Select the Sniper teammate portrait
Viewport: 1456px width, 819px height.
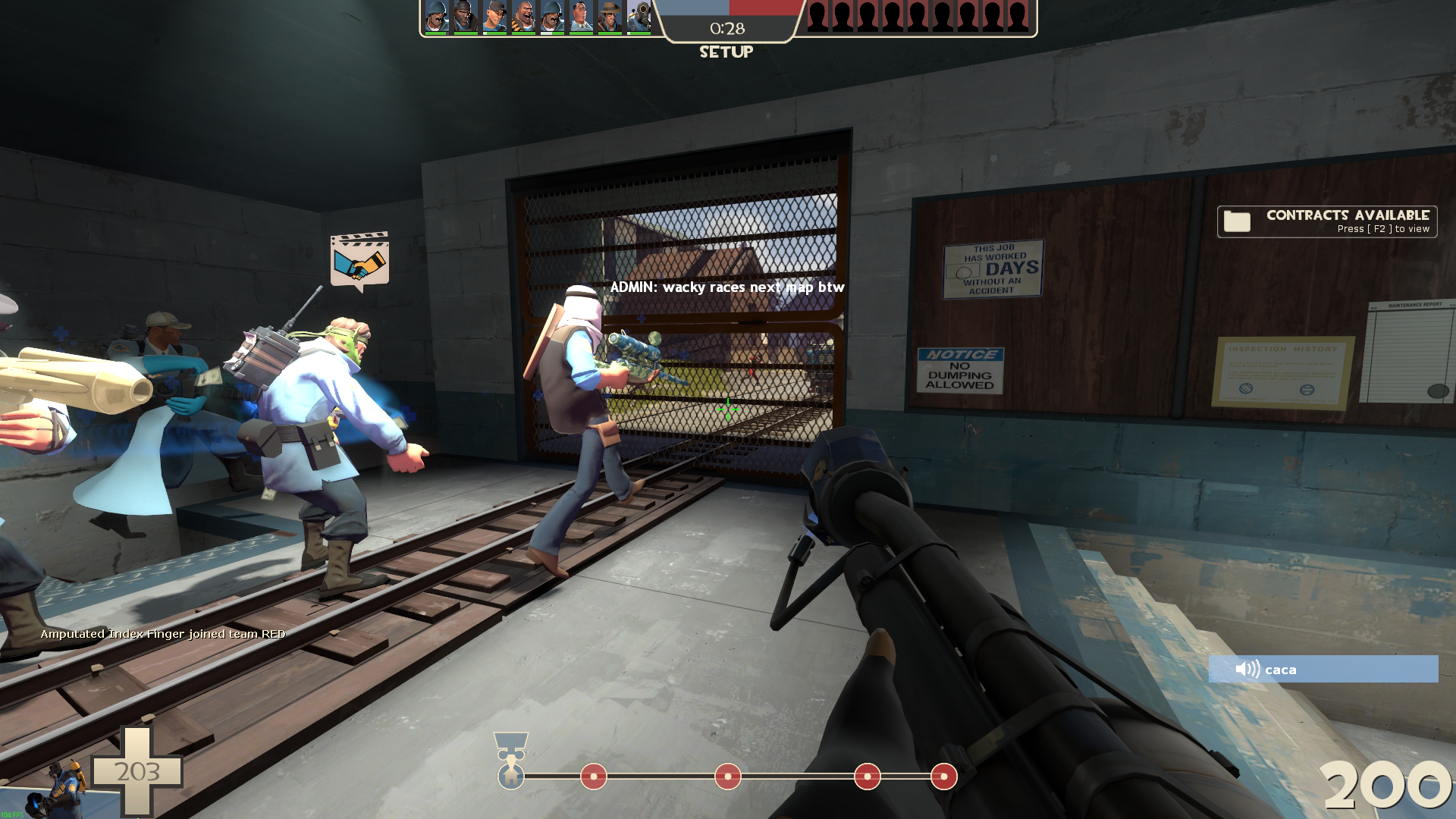[609, 17]
